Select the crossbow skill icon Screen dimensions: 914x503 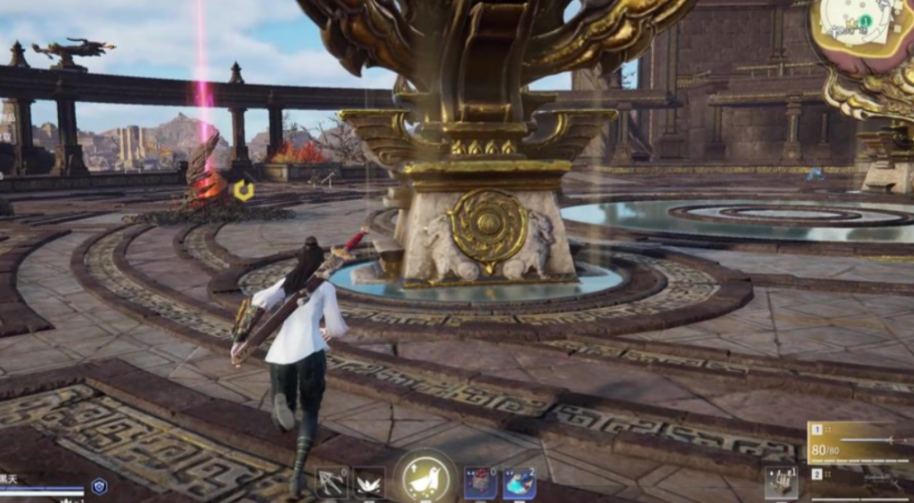(332, 484)
